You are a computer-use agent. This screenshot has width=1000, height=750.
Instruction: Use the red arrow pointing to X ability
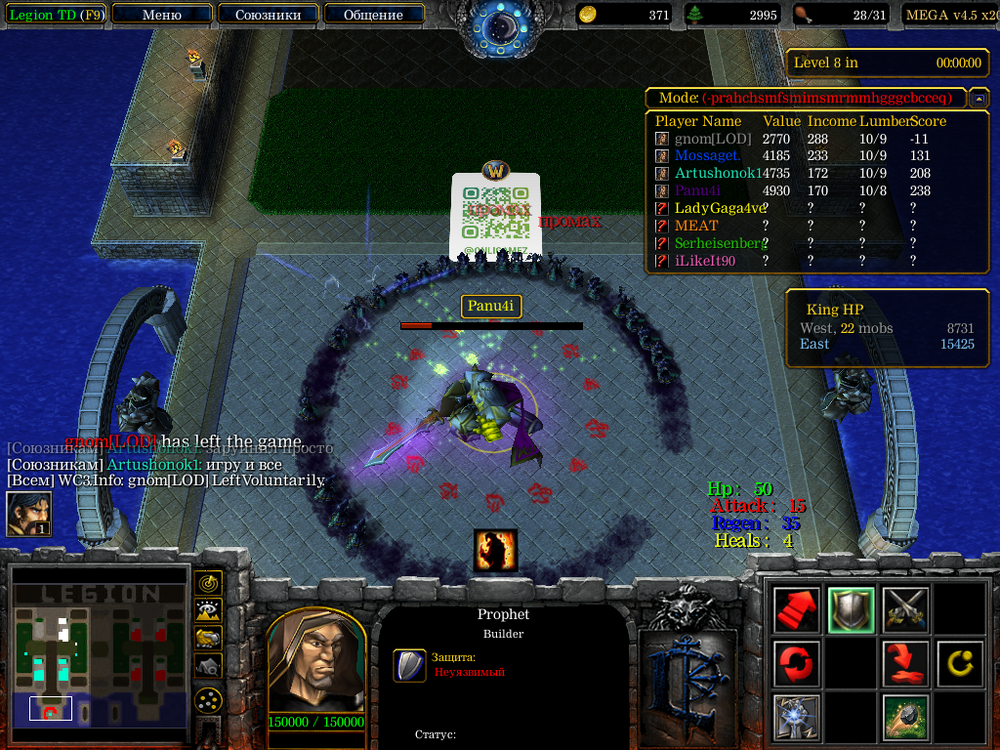pos(906,663)
